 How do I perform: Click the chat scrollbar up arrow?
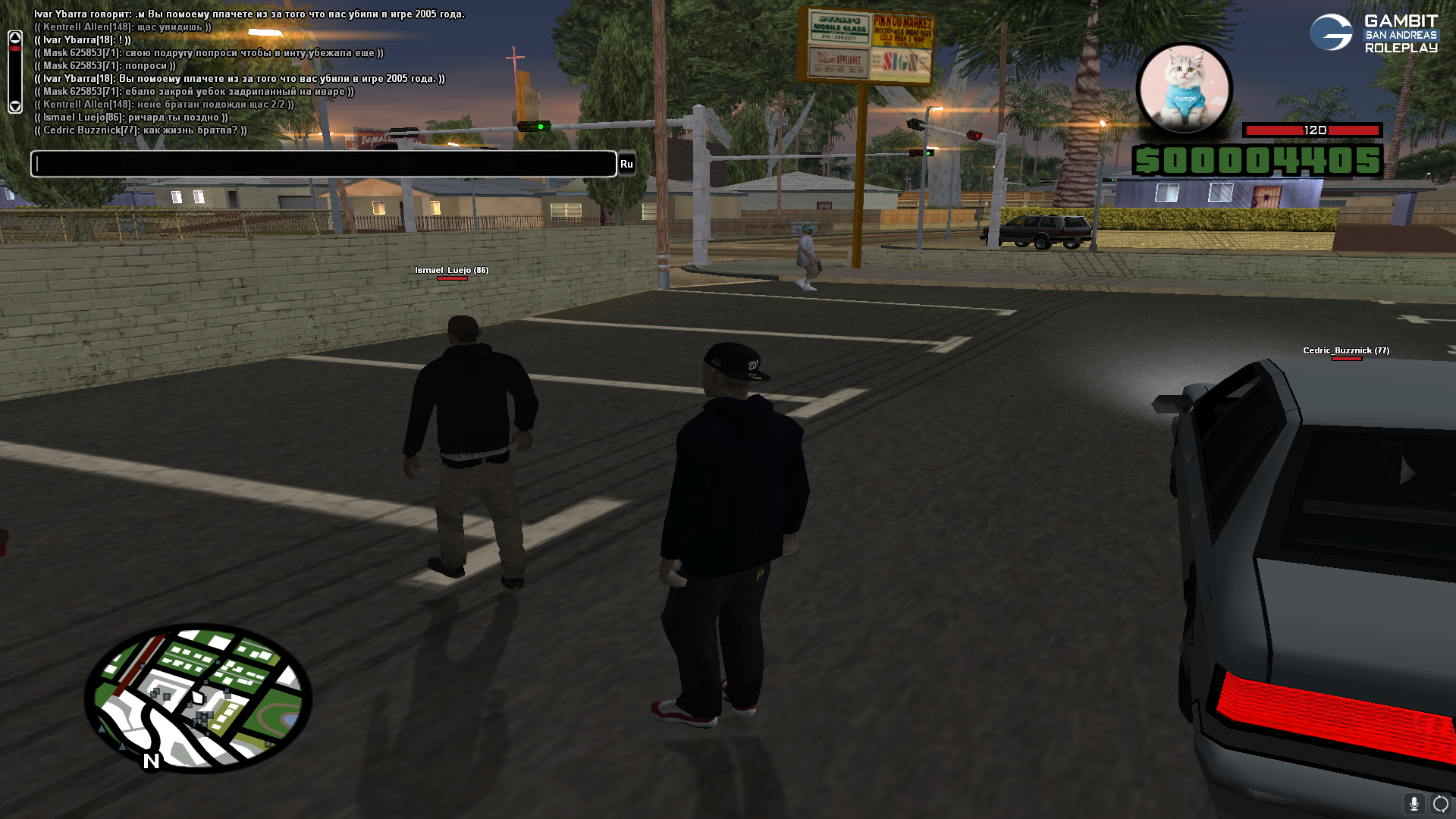[x=15, y=37]
